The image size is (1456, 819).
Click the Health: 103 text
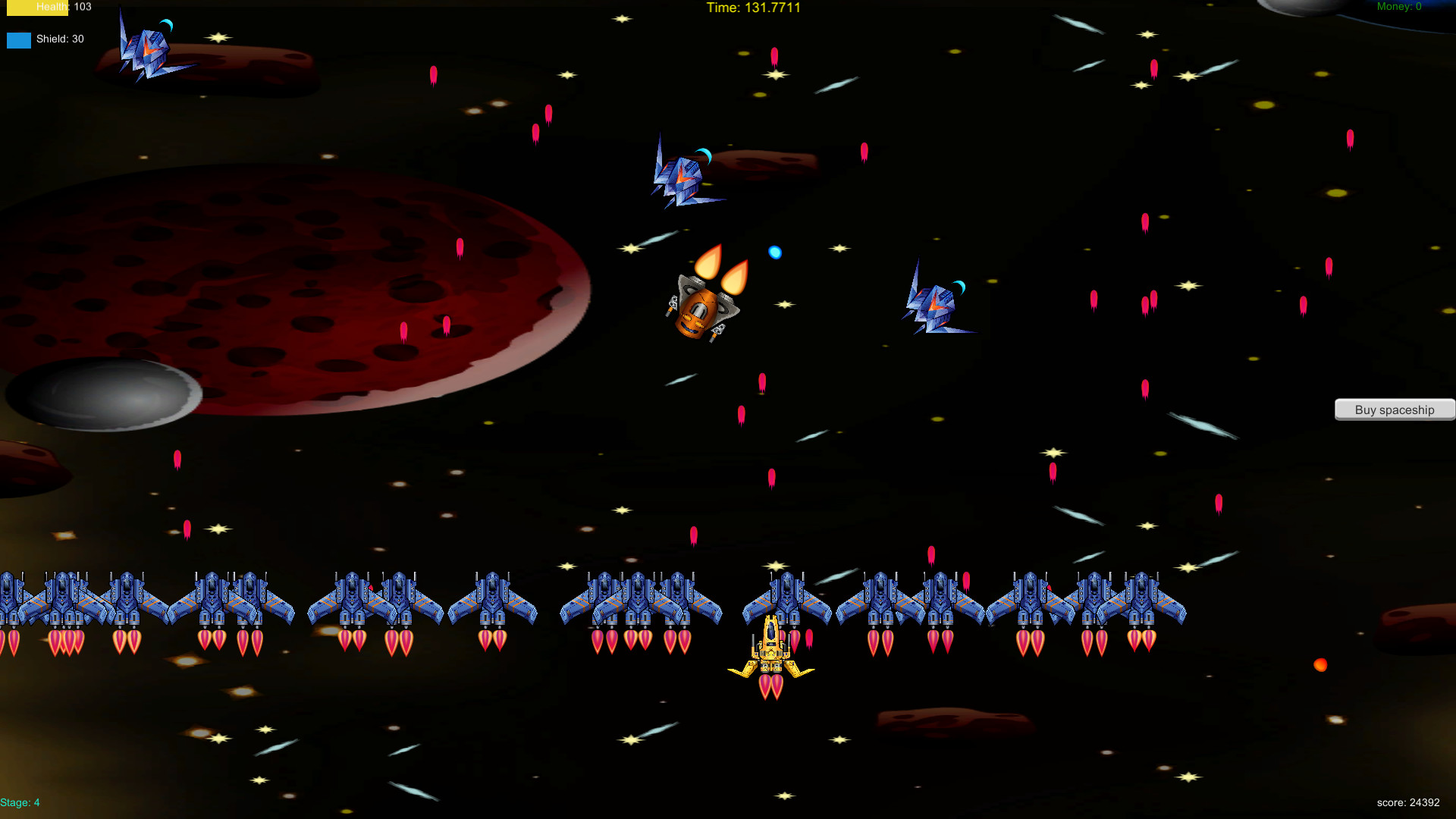pyautogui.click(x=64, y=7)
